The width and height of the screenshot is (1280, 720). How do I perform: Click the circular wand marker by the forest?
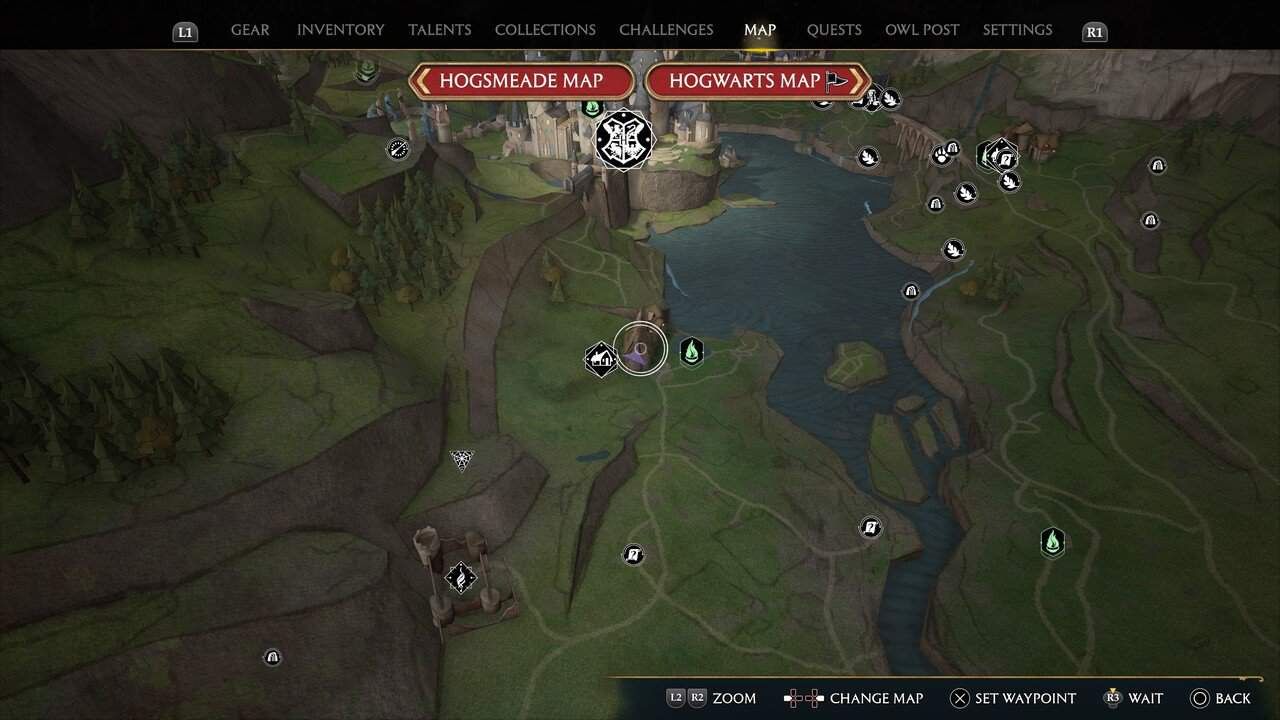pyautogui.click(x=398, y=150)
